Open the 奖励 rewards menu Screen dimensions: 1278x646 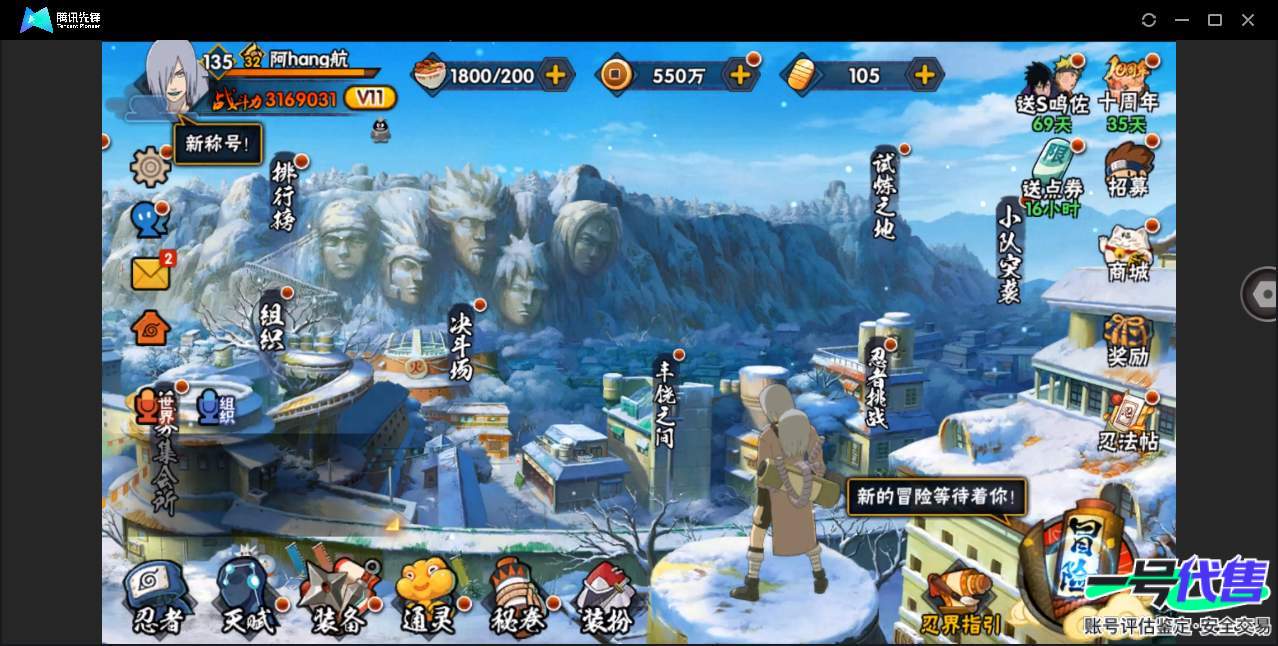pos(1127,340)
